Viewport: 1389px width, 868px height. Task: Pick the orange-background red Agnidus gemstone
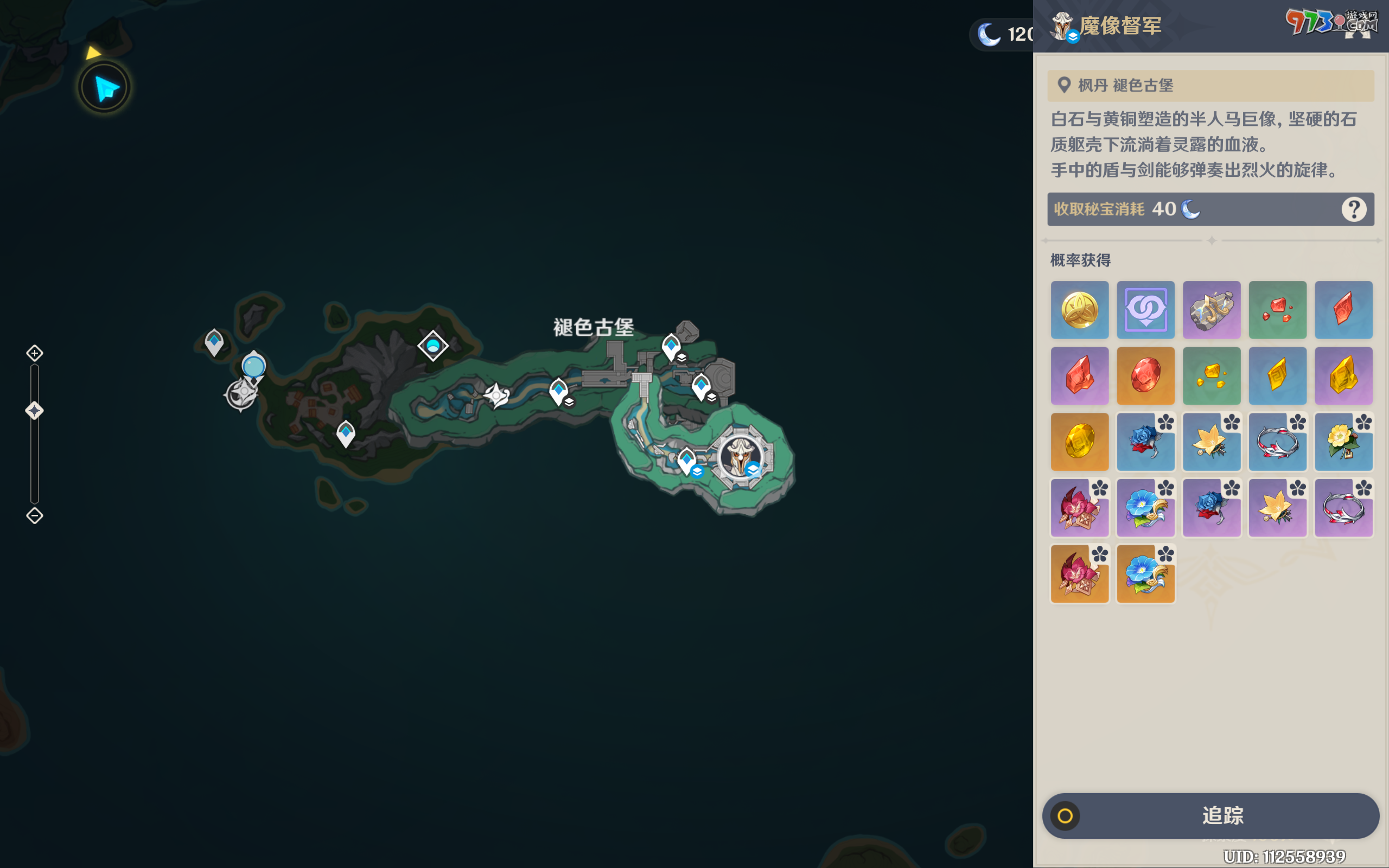(x=1145, y=376)
